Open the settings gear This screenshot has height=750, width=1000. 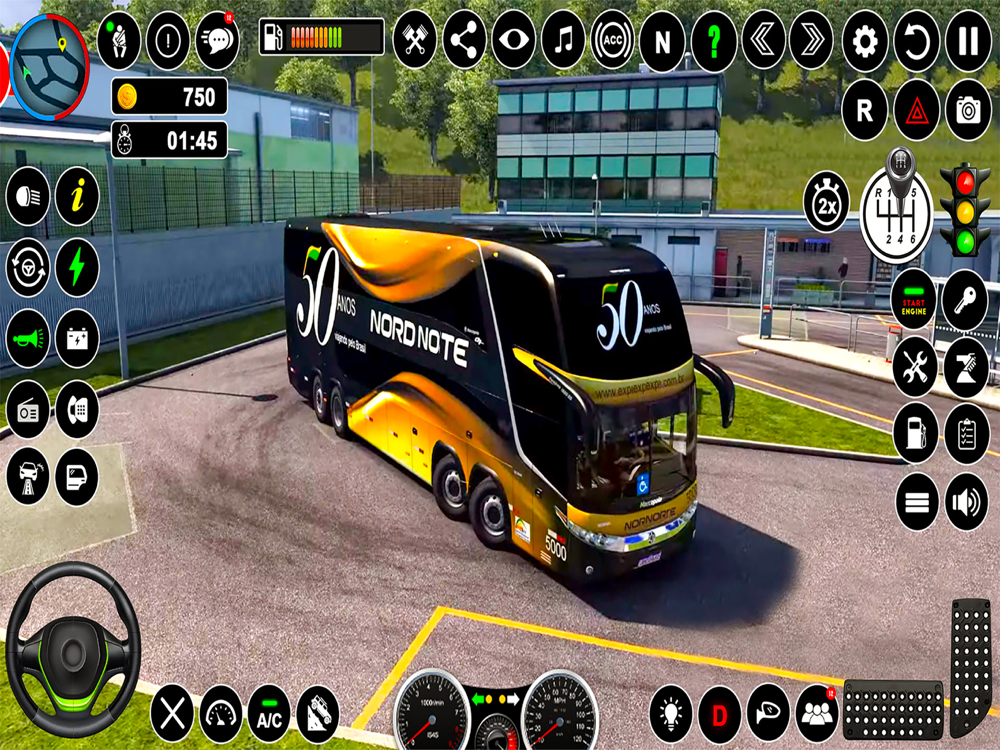pos(865,40)
